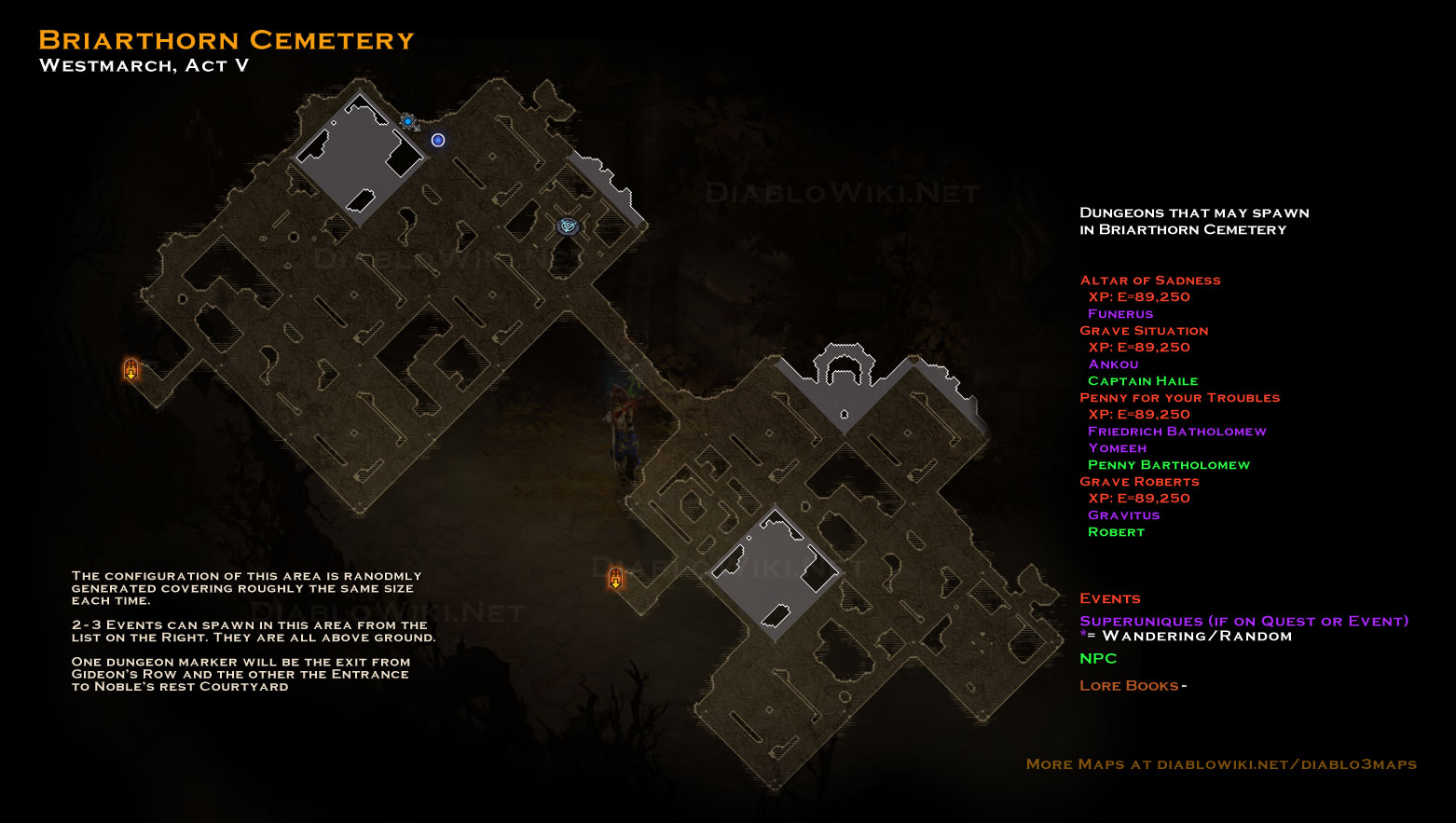
Task: Click the Events legend key
Action: 1109,598
